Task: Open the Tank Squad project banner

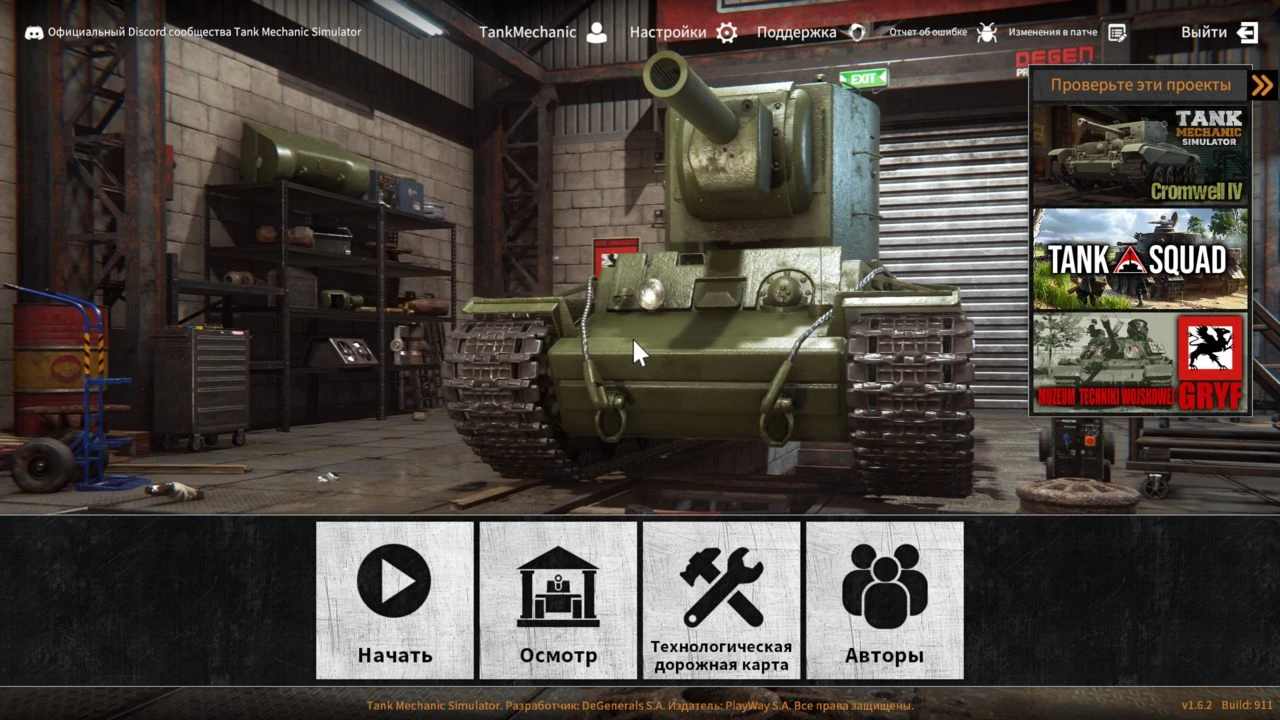Action: 1140,259
